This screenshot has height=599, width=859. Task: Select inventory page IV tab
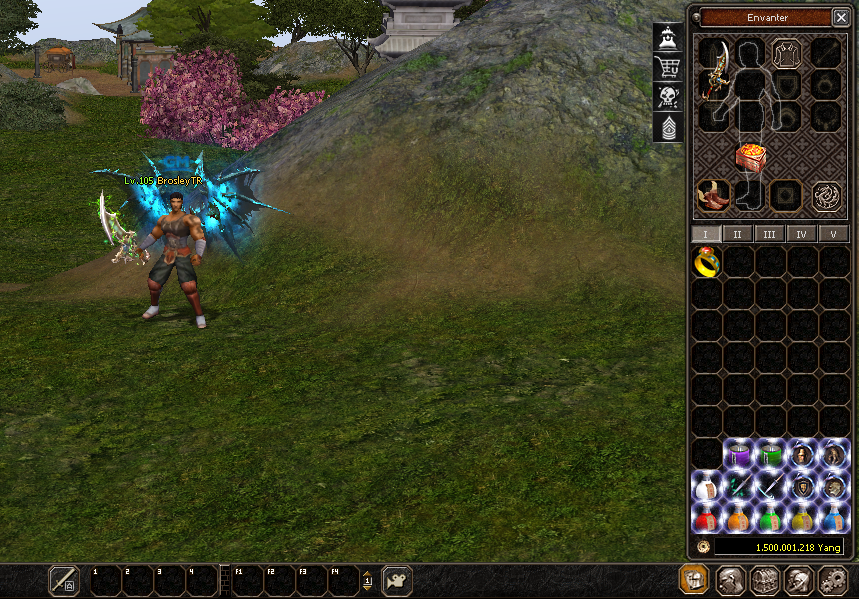tap(801, 234)
